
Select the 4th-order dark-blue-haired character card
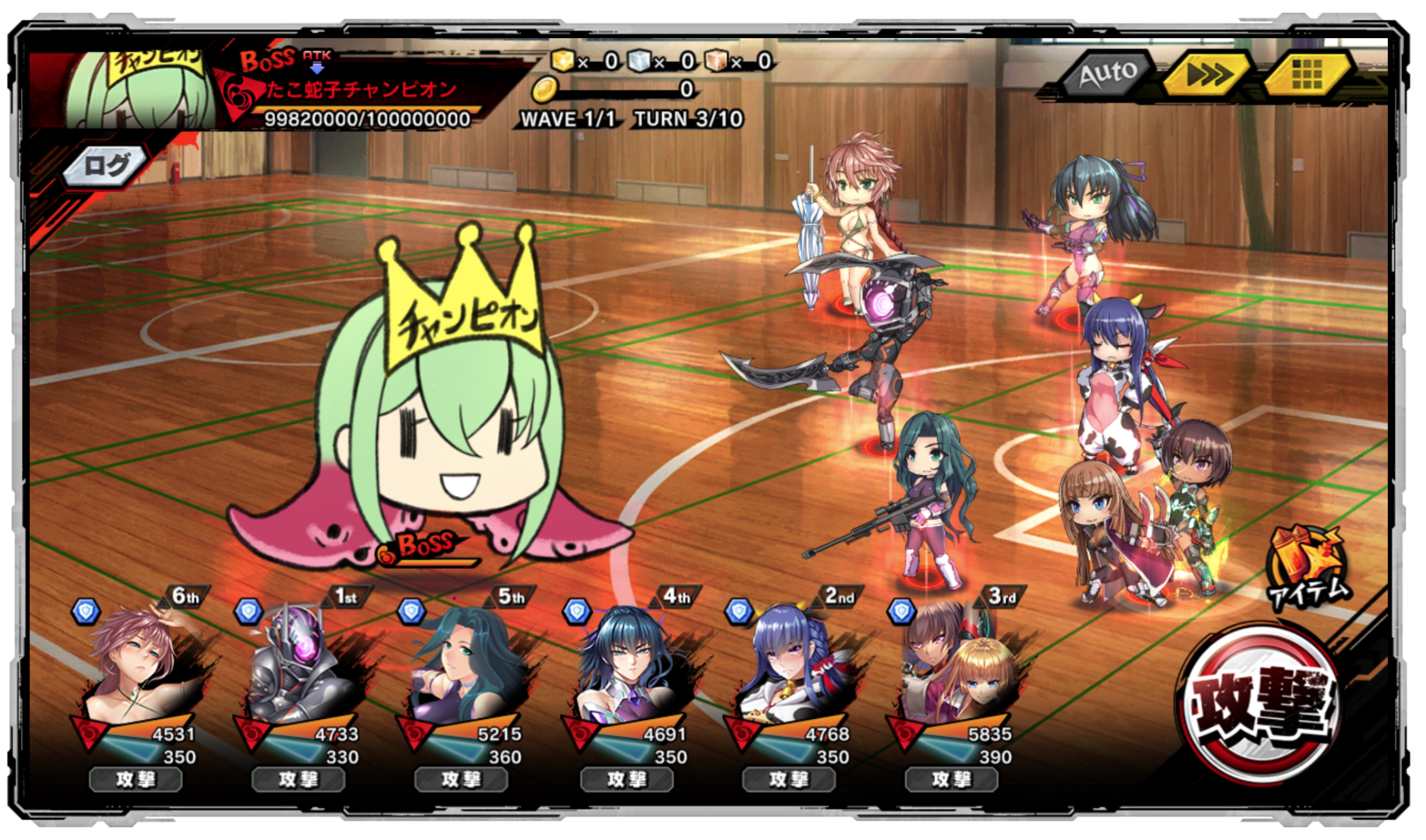pos(629,665)
